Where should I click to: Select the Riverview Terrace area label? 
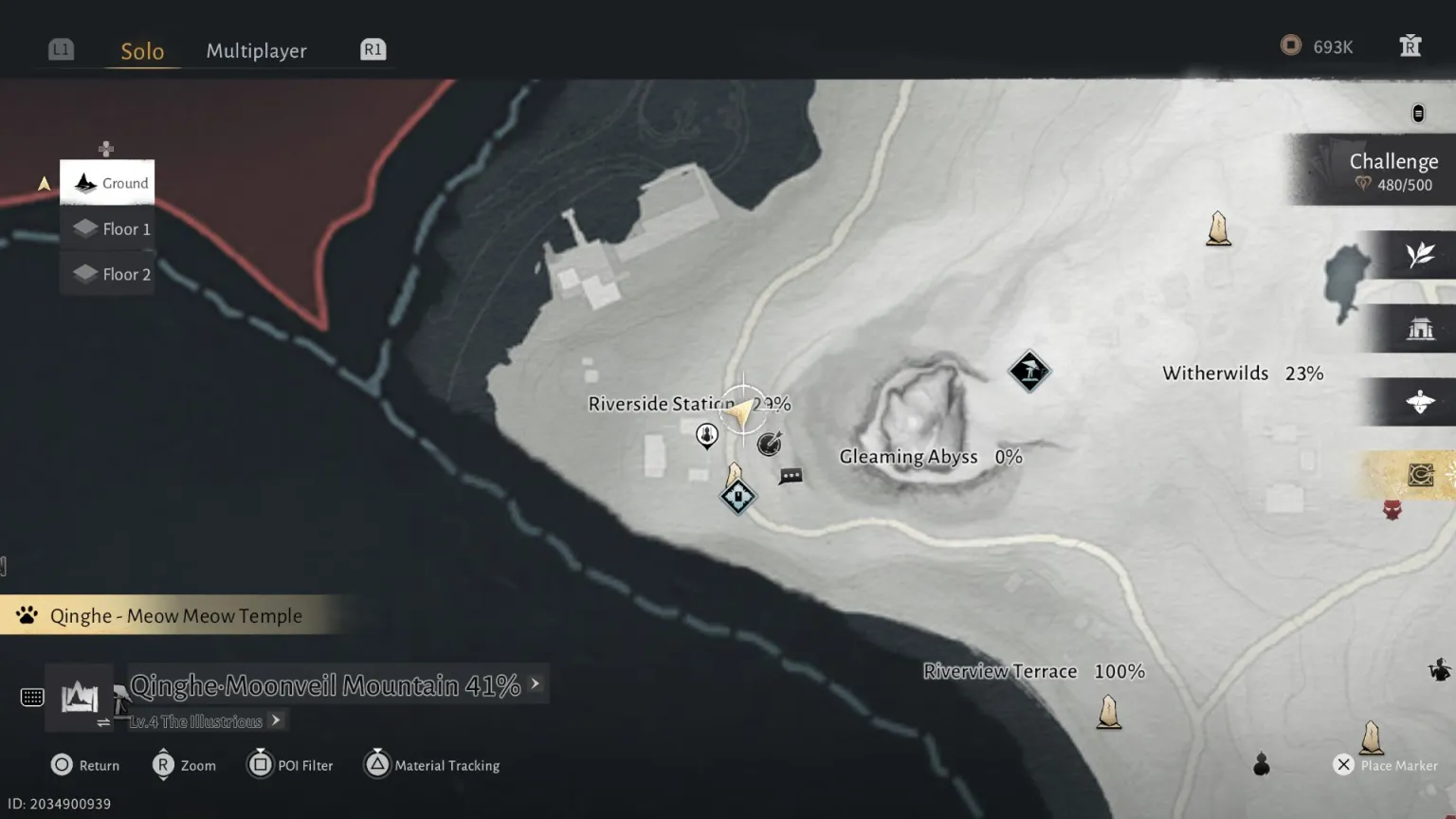coord(1000,671)
